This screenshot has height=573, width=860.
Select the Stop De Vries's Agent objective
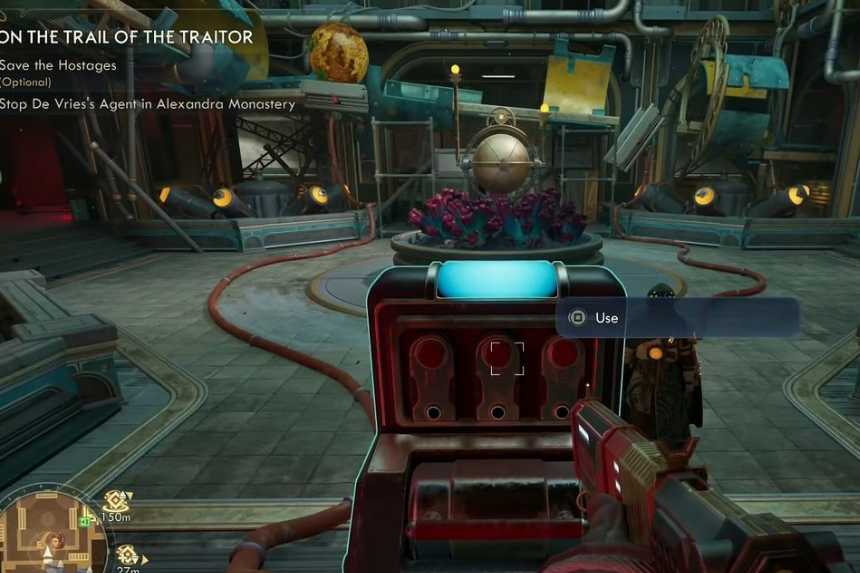click(147, 104)
